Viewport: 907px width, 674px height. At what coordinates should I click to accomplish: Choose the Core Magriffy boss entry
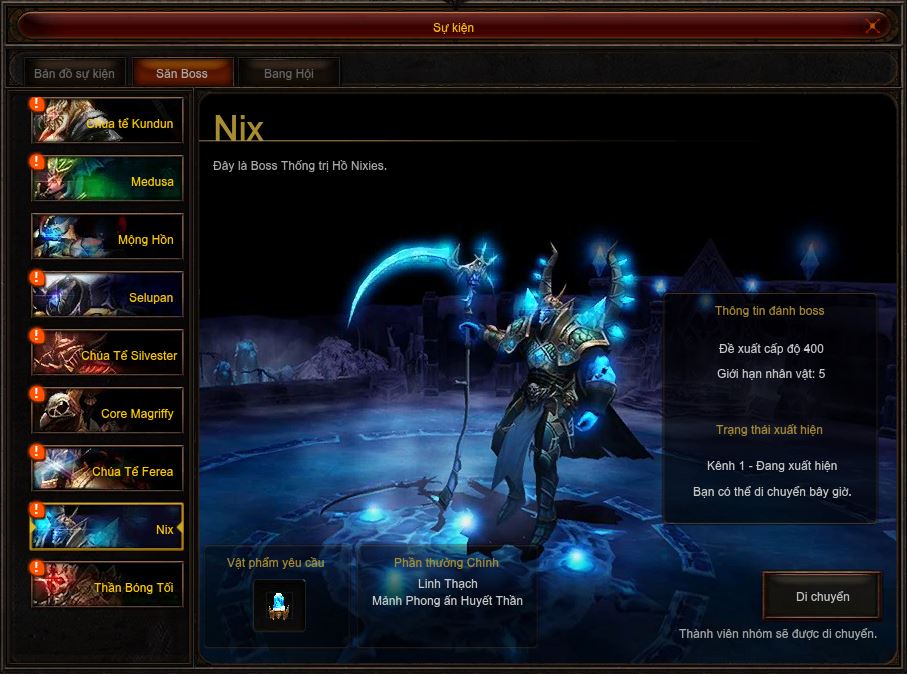click(x=107, y=411)
